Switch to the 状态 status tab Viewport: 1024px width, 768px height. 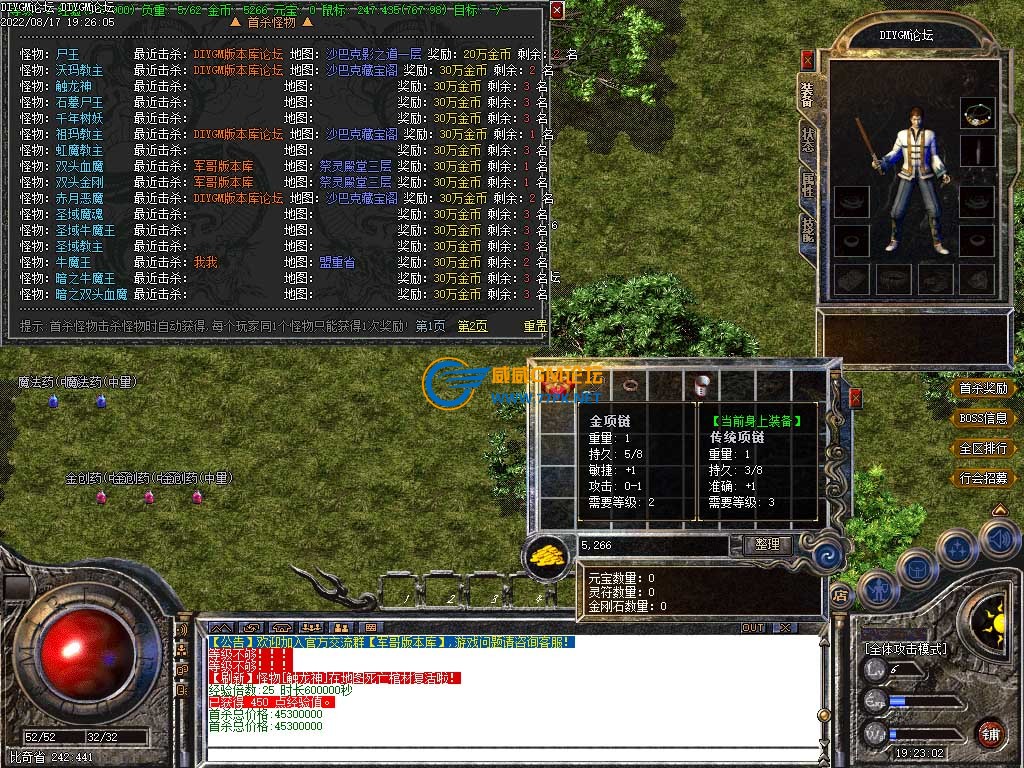807,140
